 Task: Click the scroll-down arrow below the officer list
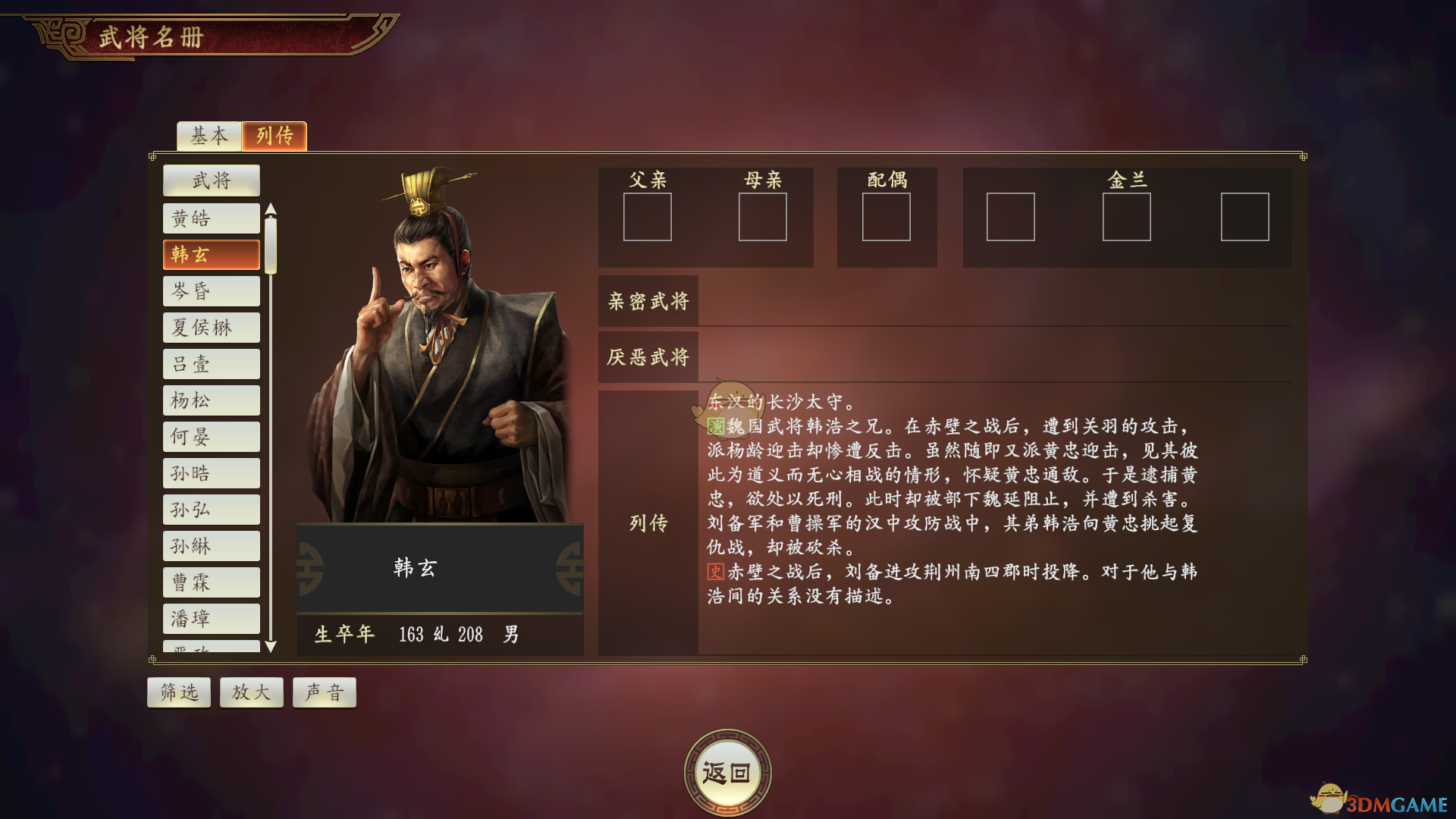pyautogui.click(x=271, y=648)
